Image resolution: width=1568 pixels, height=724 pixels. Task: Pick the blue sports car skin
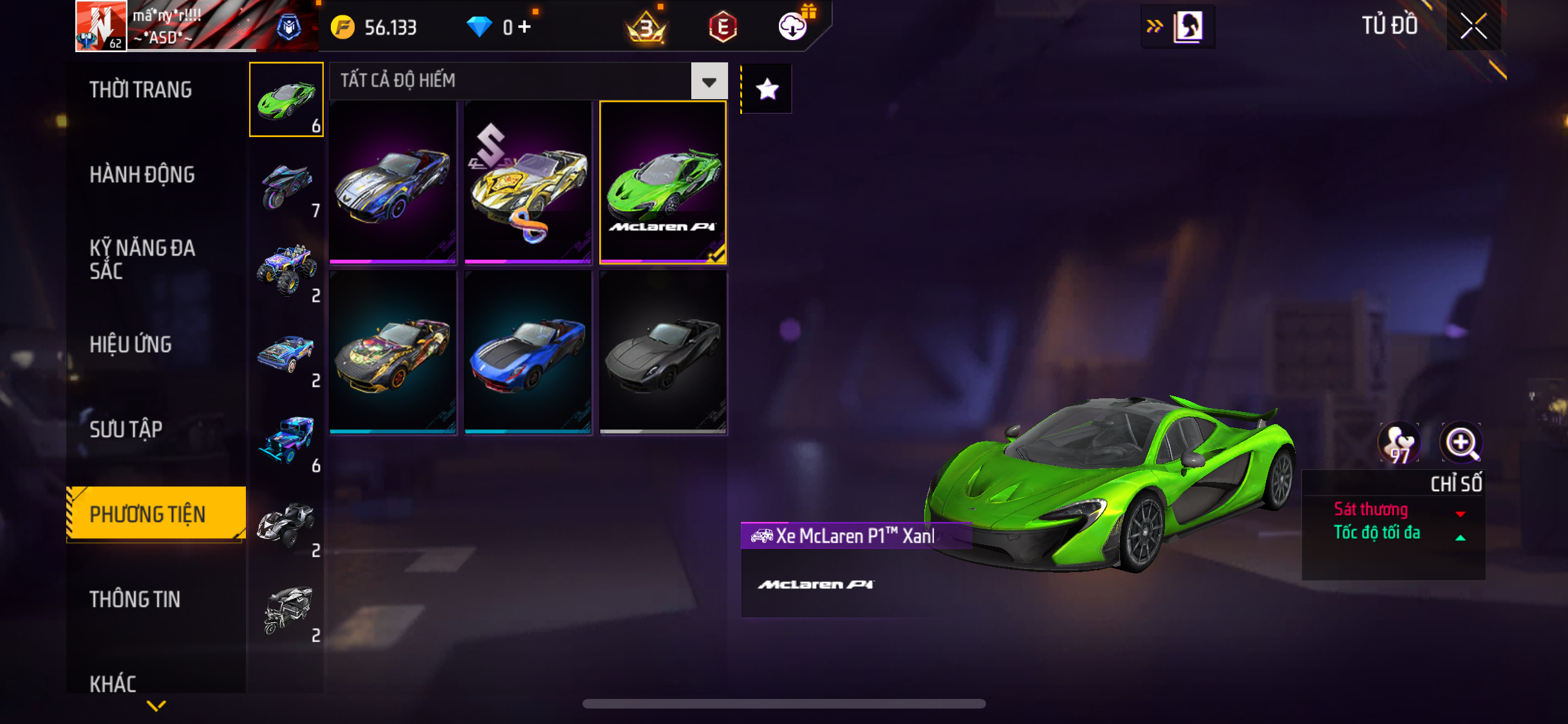528,352
